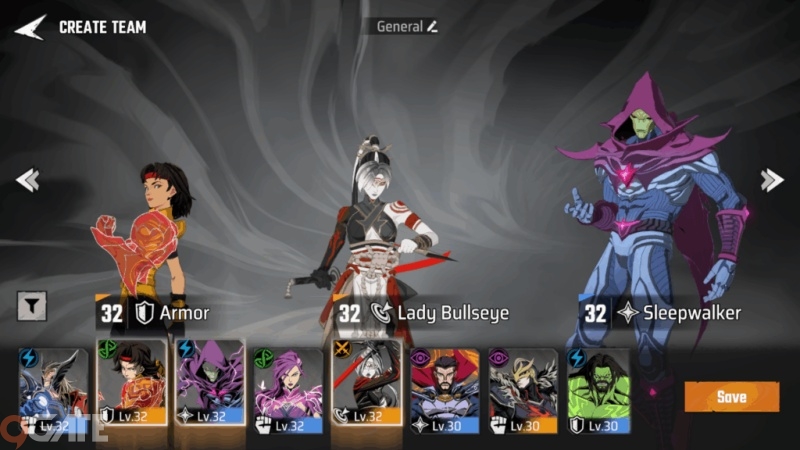Switch to the next team with right chevrons
Image resolution: width=800 pixels, height=450 pixels.
[772, 180]
